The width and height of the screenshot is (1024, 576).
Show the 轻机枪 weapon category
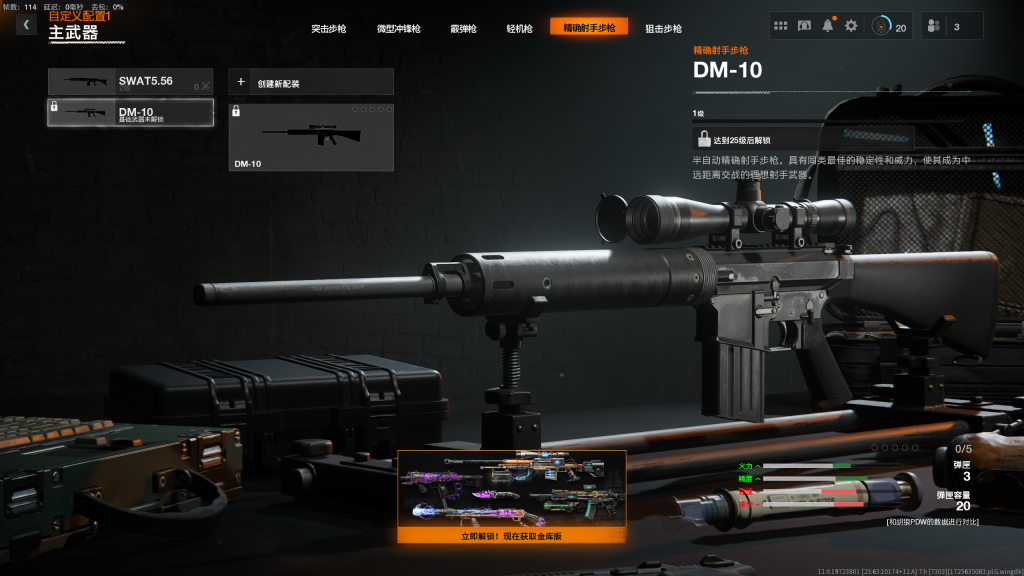[520, 28]
